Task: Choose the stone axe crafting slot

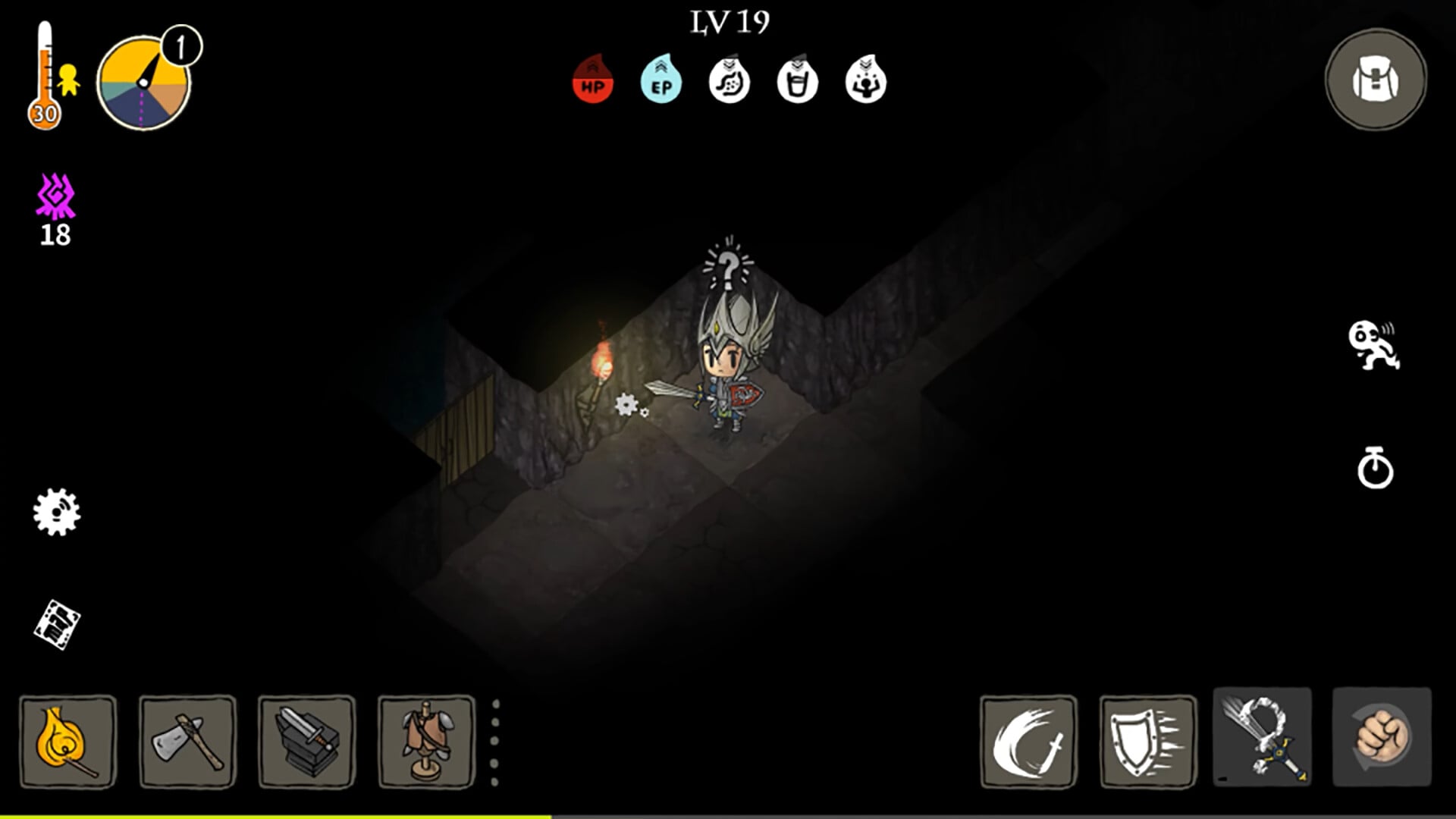Action: (187, 742)
